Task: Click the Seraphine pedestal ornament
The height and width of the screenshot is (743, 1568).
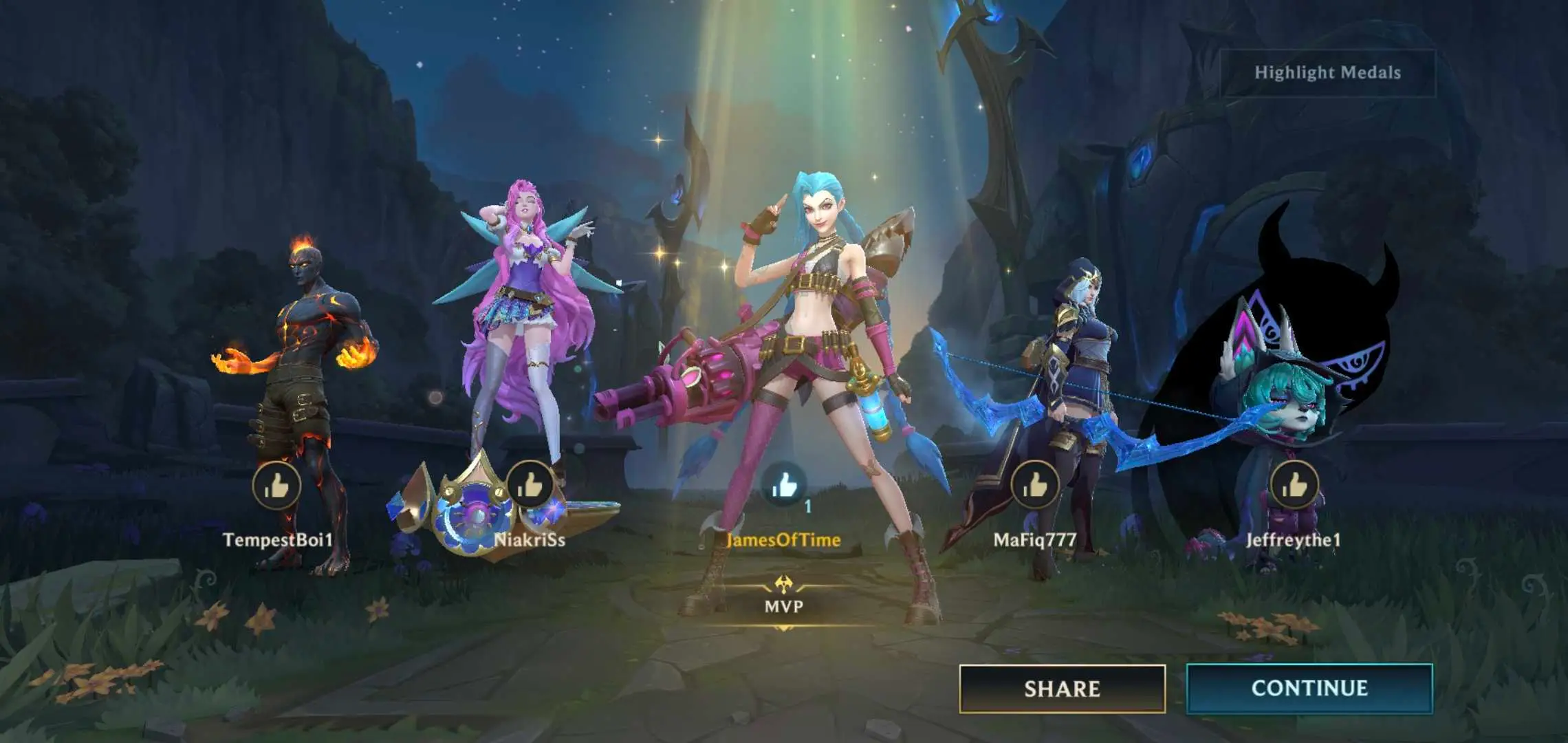Action: pos(475,509)
